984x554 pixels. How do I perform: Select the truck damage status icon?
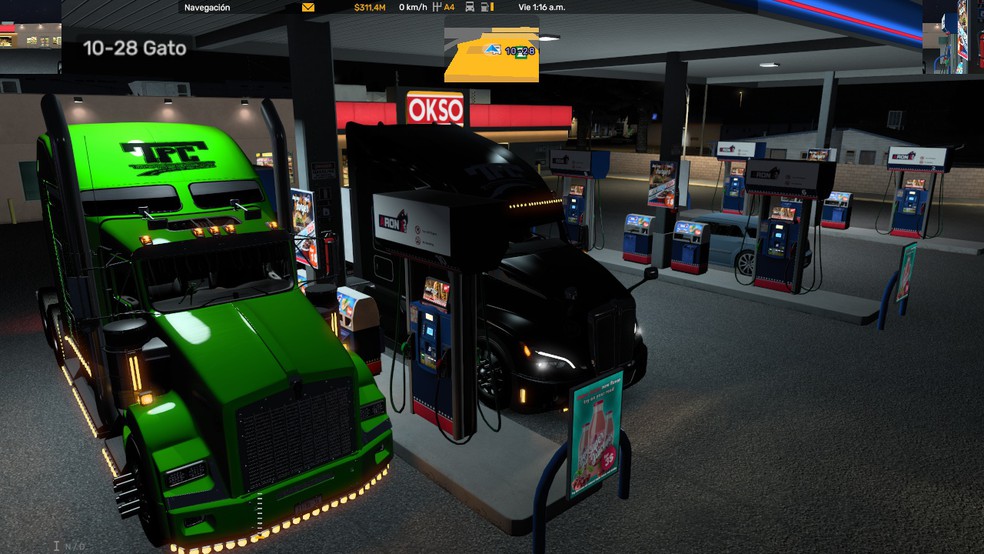click(x=470, y=7)
